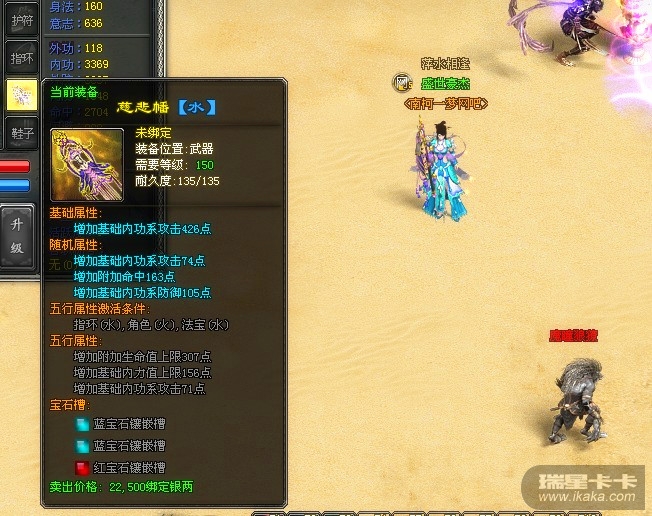Select the 鞋子 shoes equipment slot

tap(22, 131)
